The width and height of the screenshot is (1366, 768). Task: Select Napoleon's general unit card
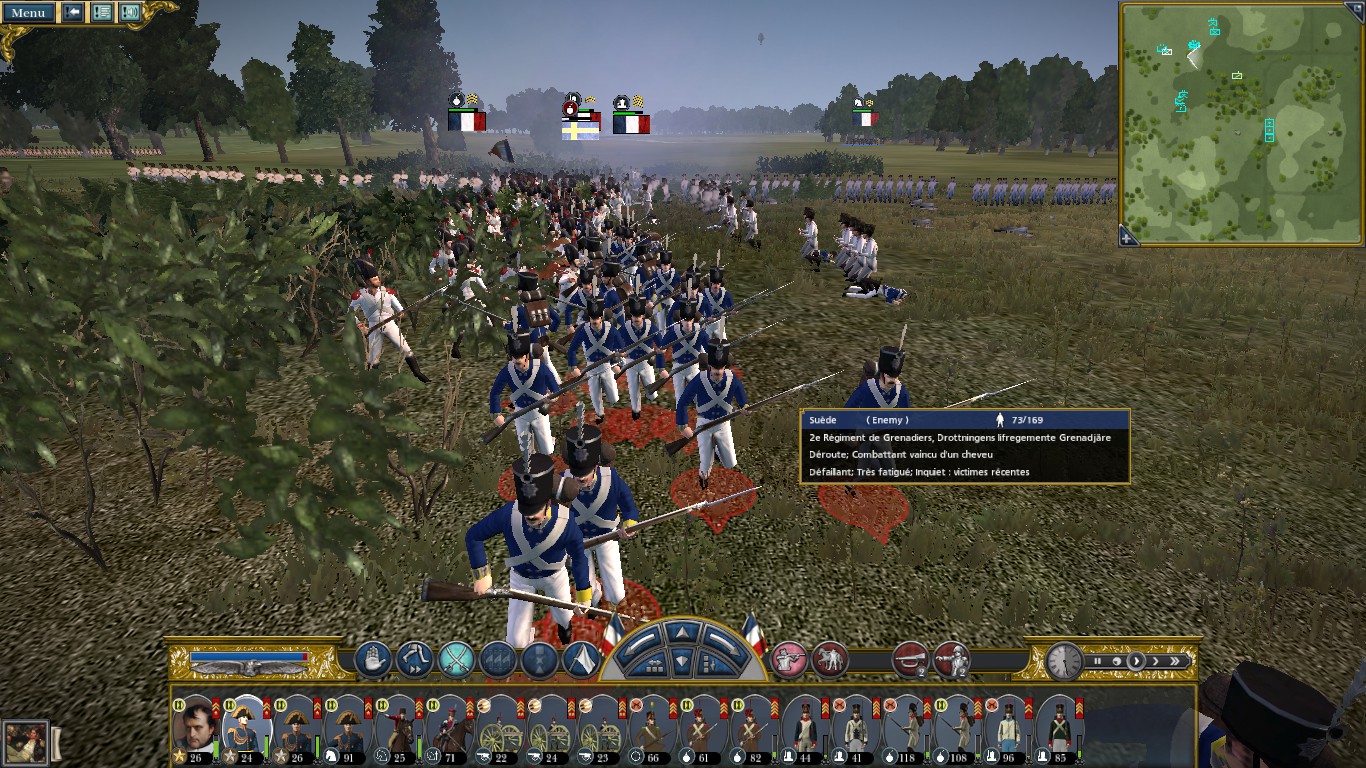195,725
